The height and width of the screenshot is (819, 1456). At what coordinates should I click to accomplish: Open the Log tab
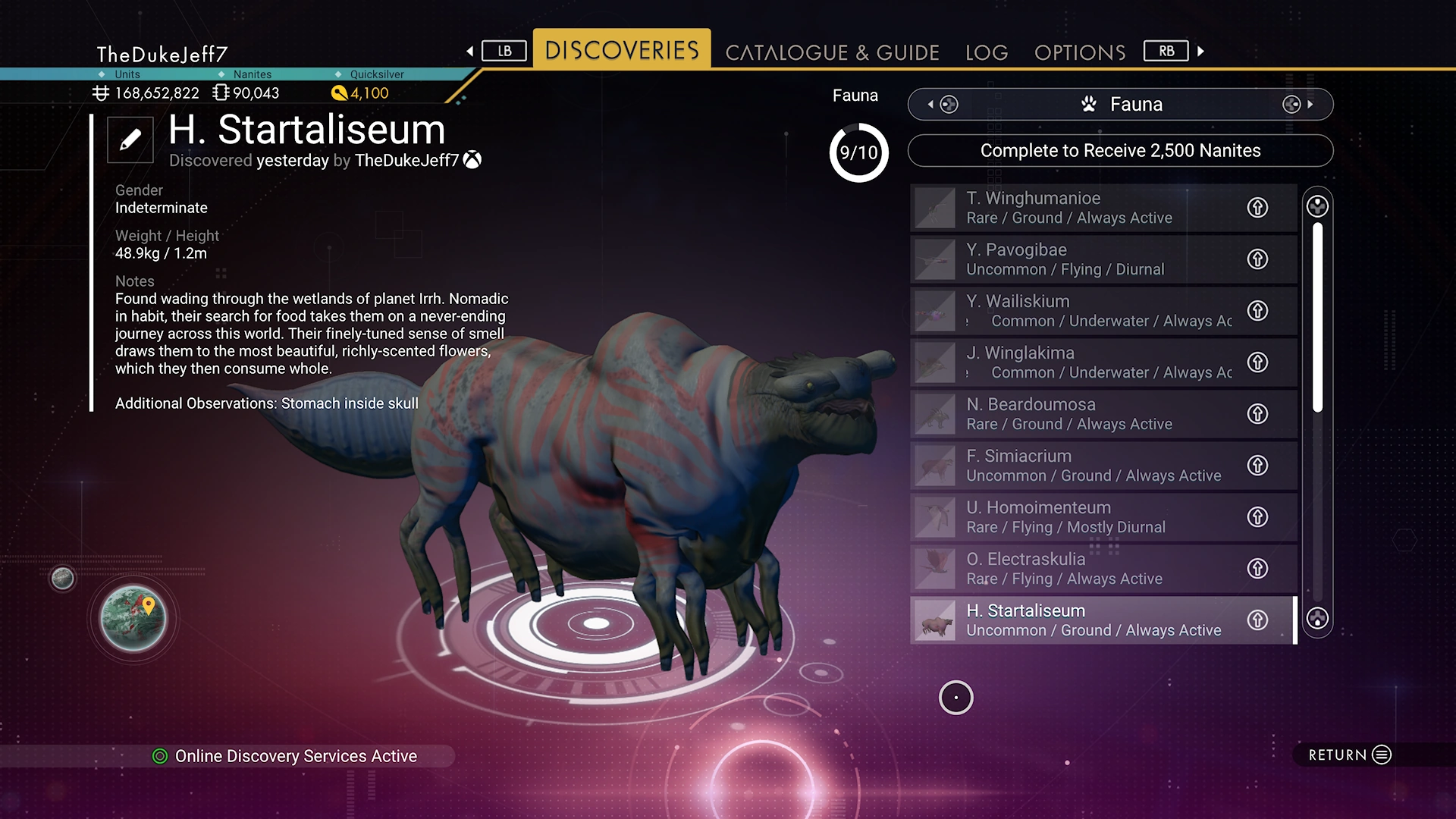(x=987, y=52)
